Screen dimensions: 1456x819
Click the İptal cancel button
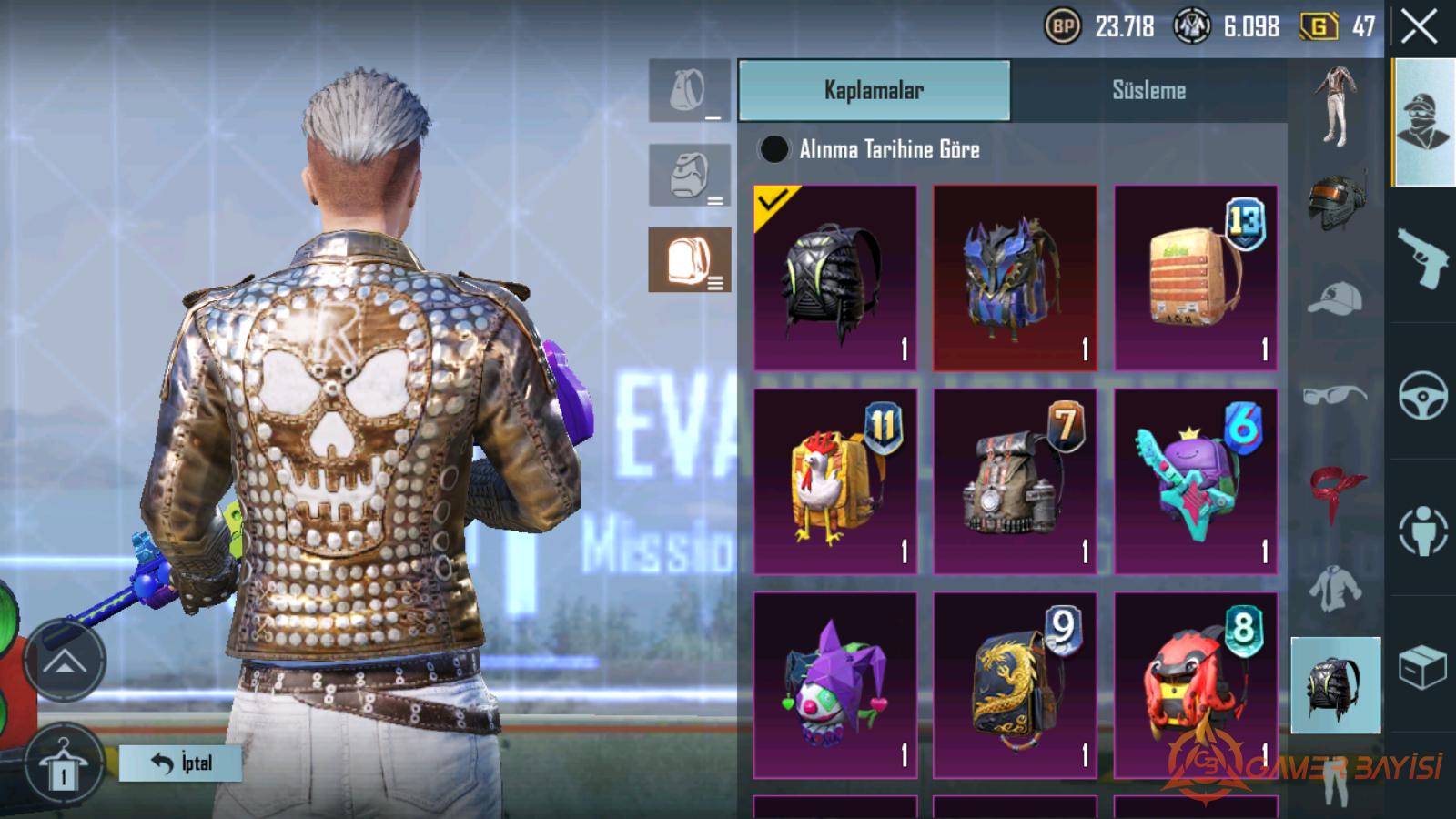[x=181, y=763]
